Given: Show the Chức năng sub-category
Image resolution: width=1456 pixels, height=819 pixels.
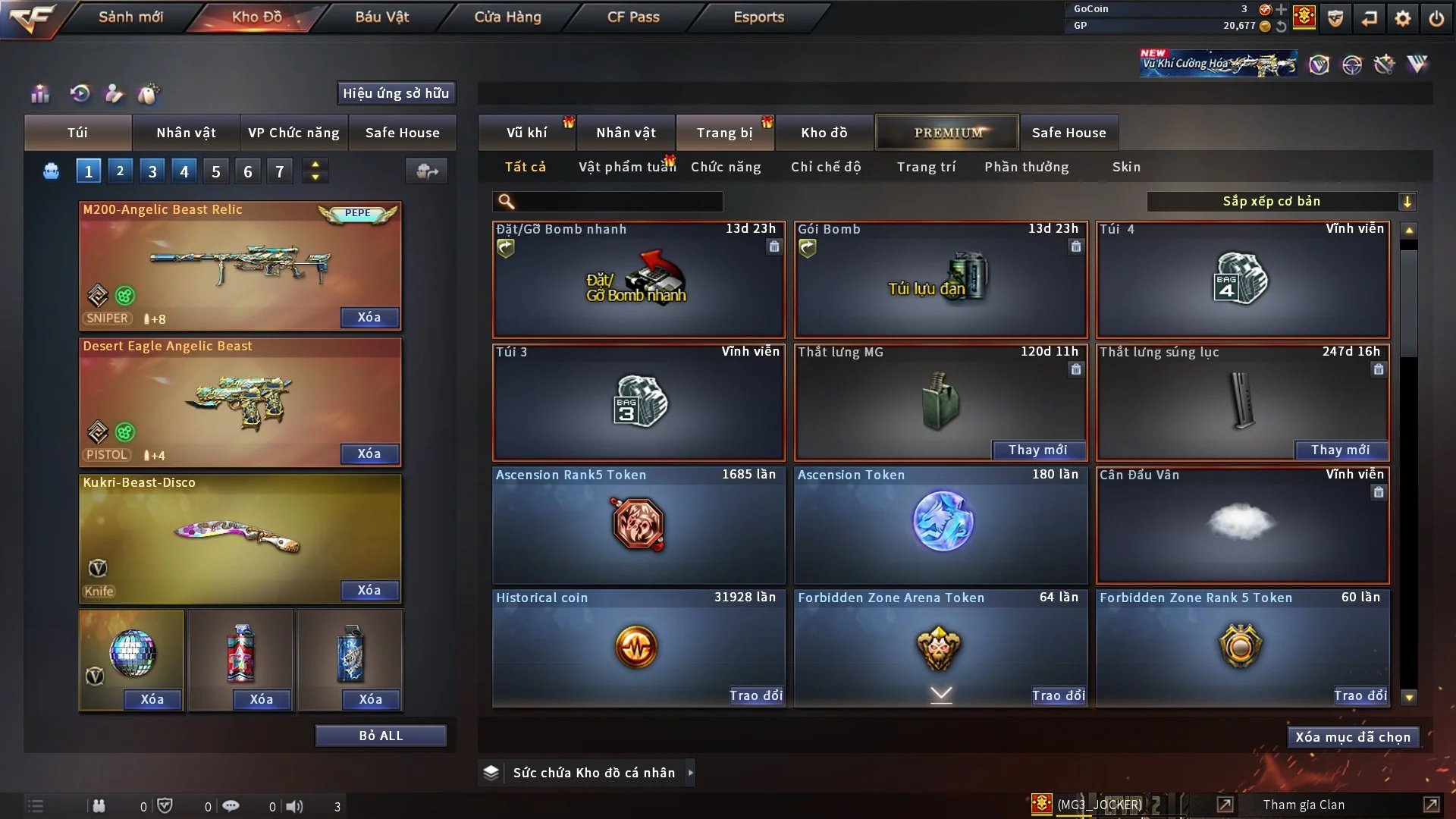Looking at the screenshot, I should [x=726, y=167].
